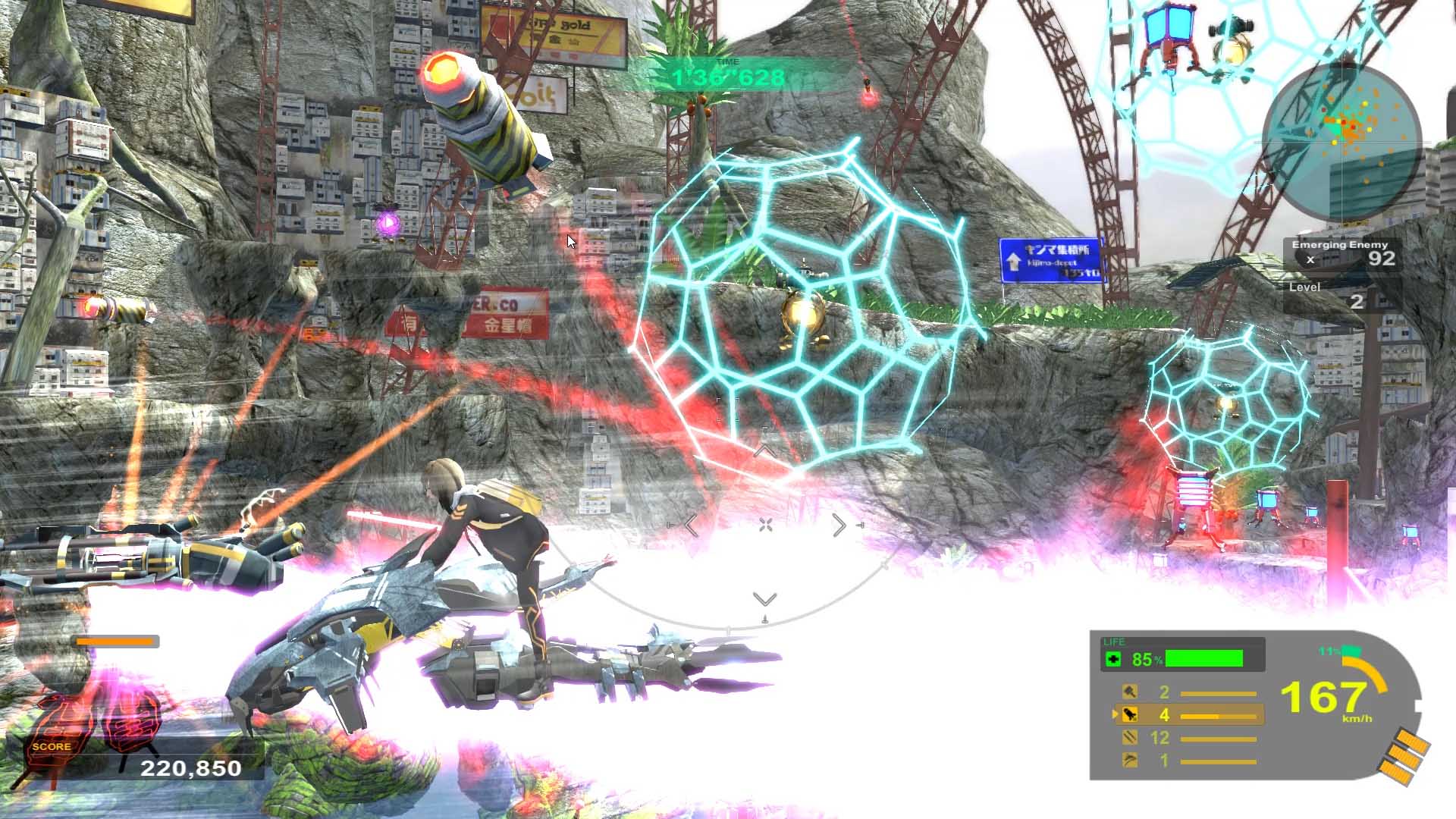Viewport: 1456px width, 819px height.
Task: Toggle the arrow marker on the selected rocket weapon
Action: (x=1115, y=714)
